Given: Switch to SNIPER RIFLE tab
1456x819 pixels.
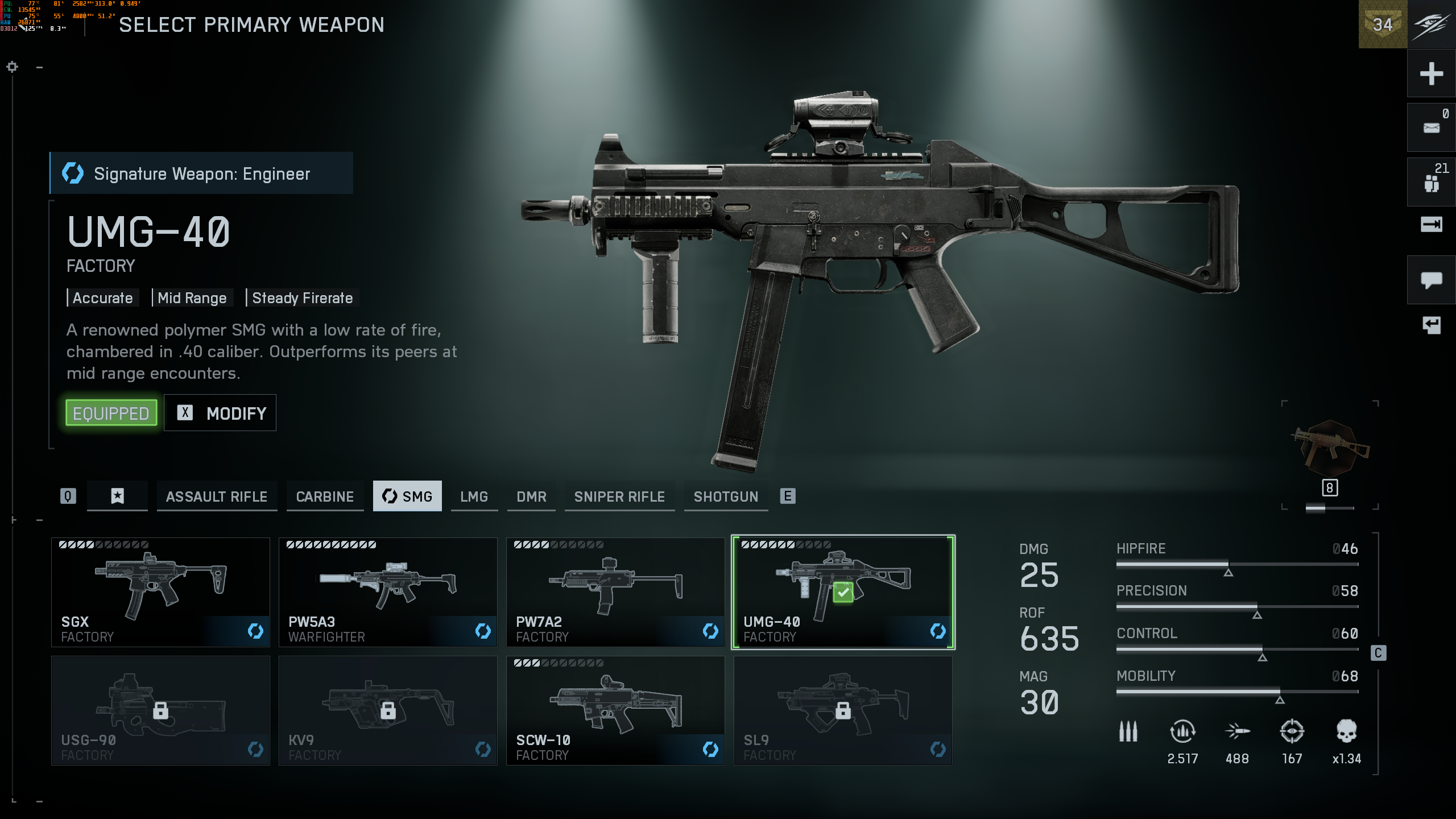Looking at the screenshot, I should 619,497.
